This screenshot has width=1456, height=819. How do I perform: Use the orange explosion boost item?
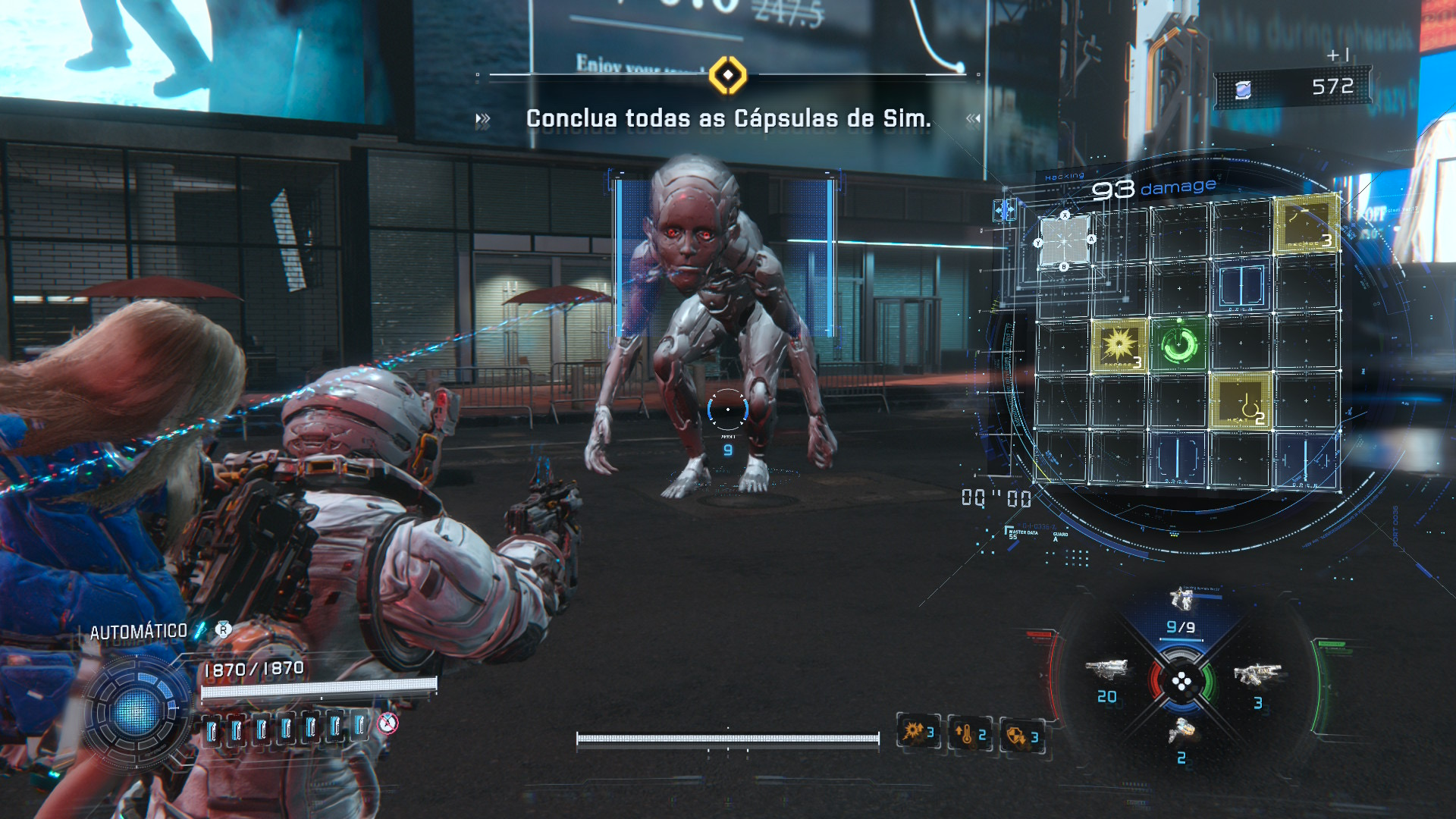918,733
